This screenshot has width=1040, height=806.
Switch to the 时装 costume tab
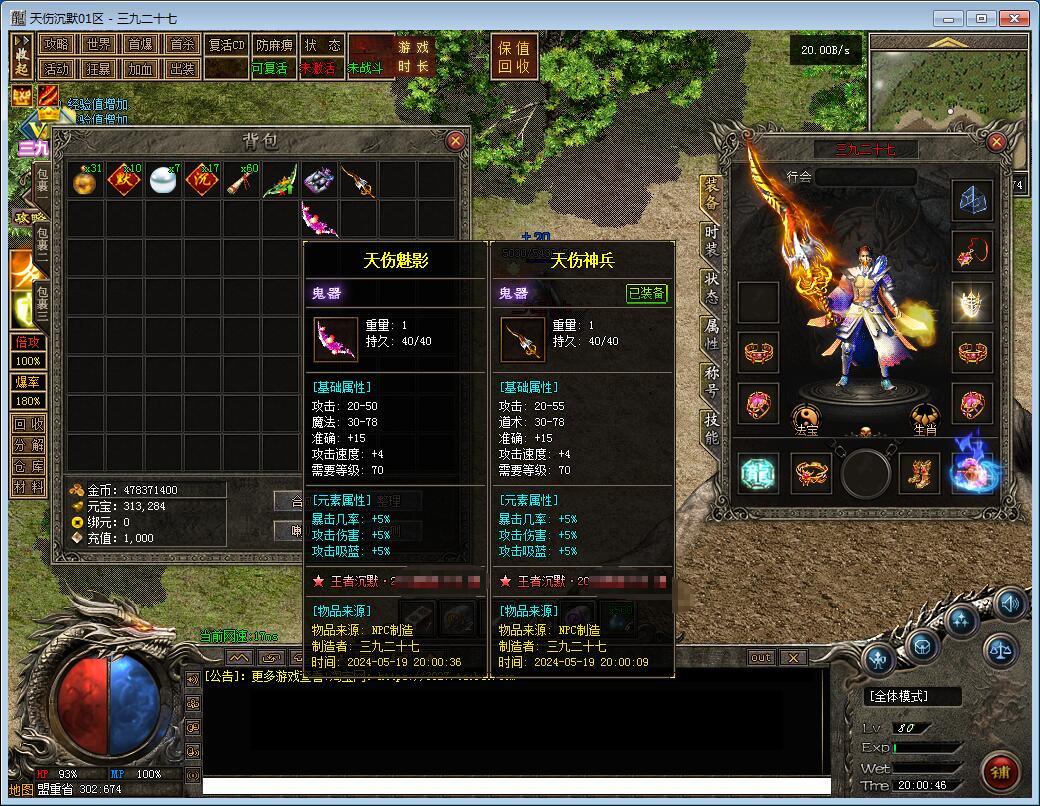711,240
